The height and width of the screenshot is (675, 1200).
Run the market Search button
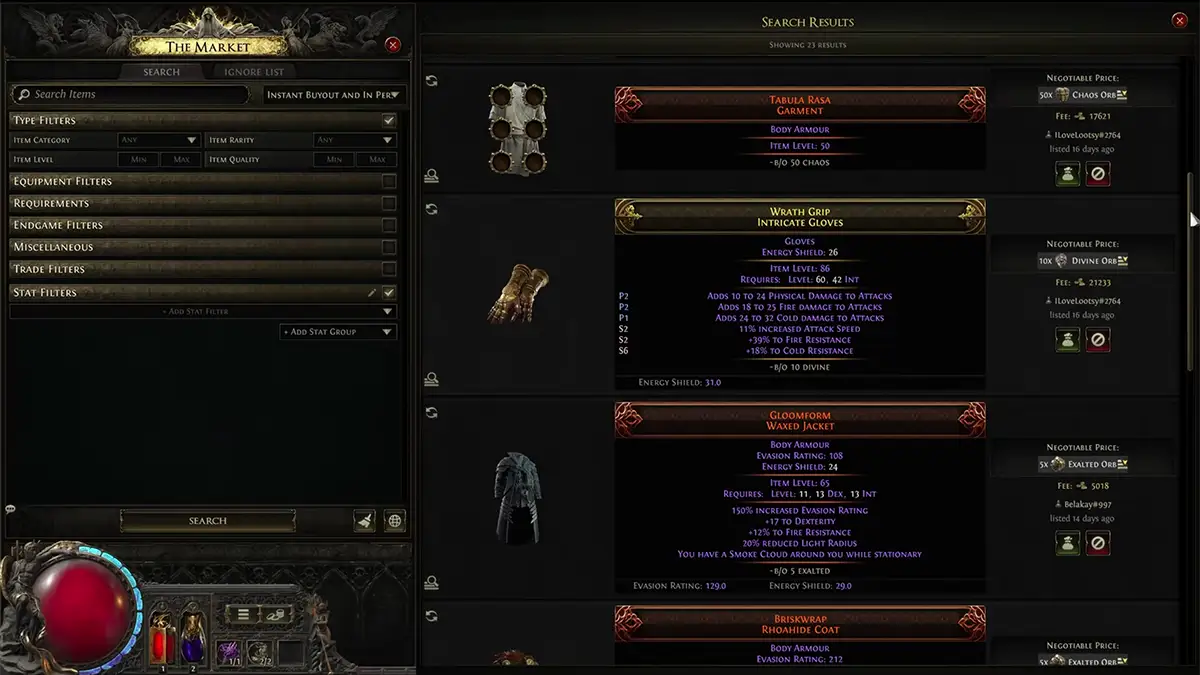[208, 521]
